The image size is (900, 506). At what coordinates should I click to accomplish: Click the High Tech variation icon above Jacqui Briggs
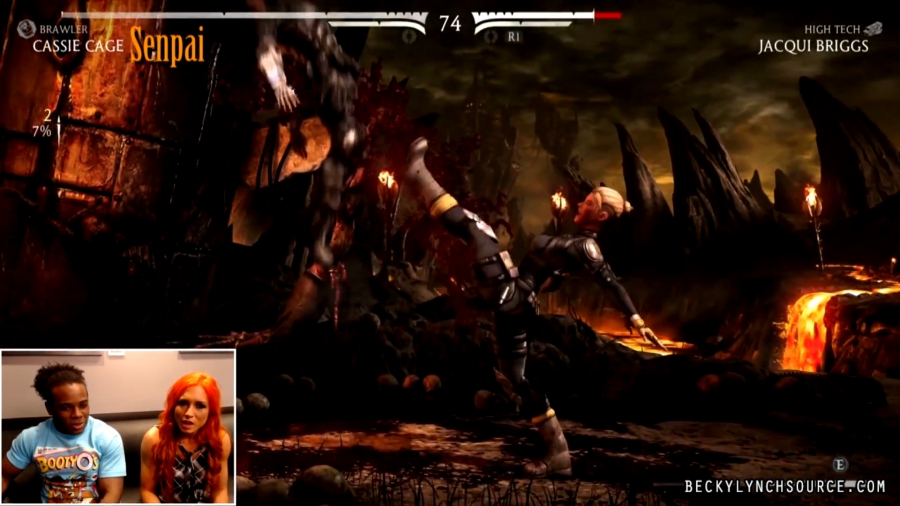873,28
